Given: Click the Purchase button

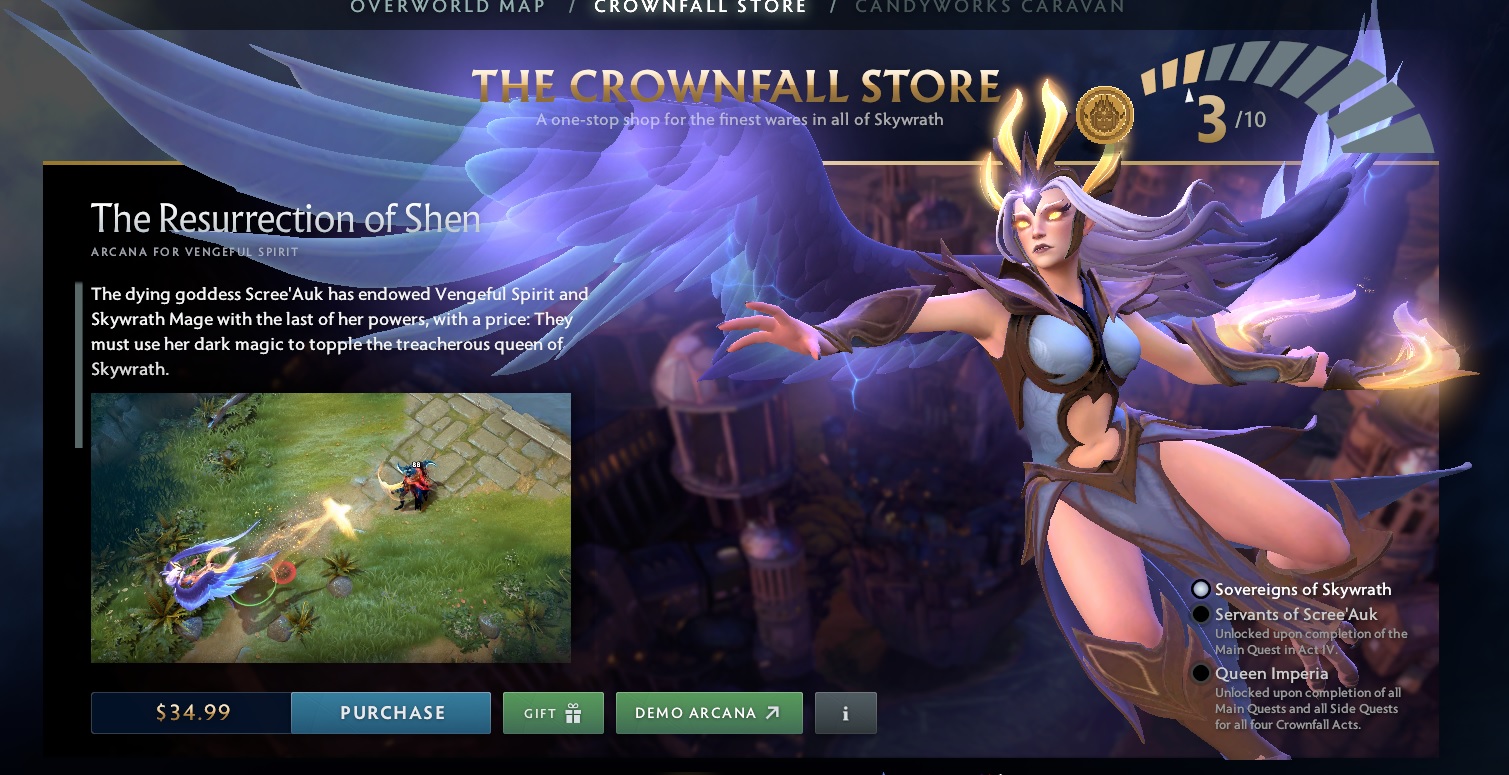Looking at the screenshot, I should point(390,712).
